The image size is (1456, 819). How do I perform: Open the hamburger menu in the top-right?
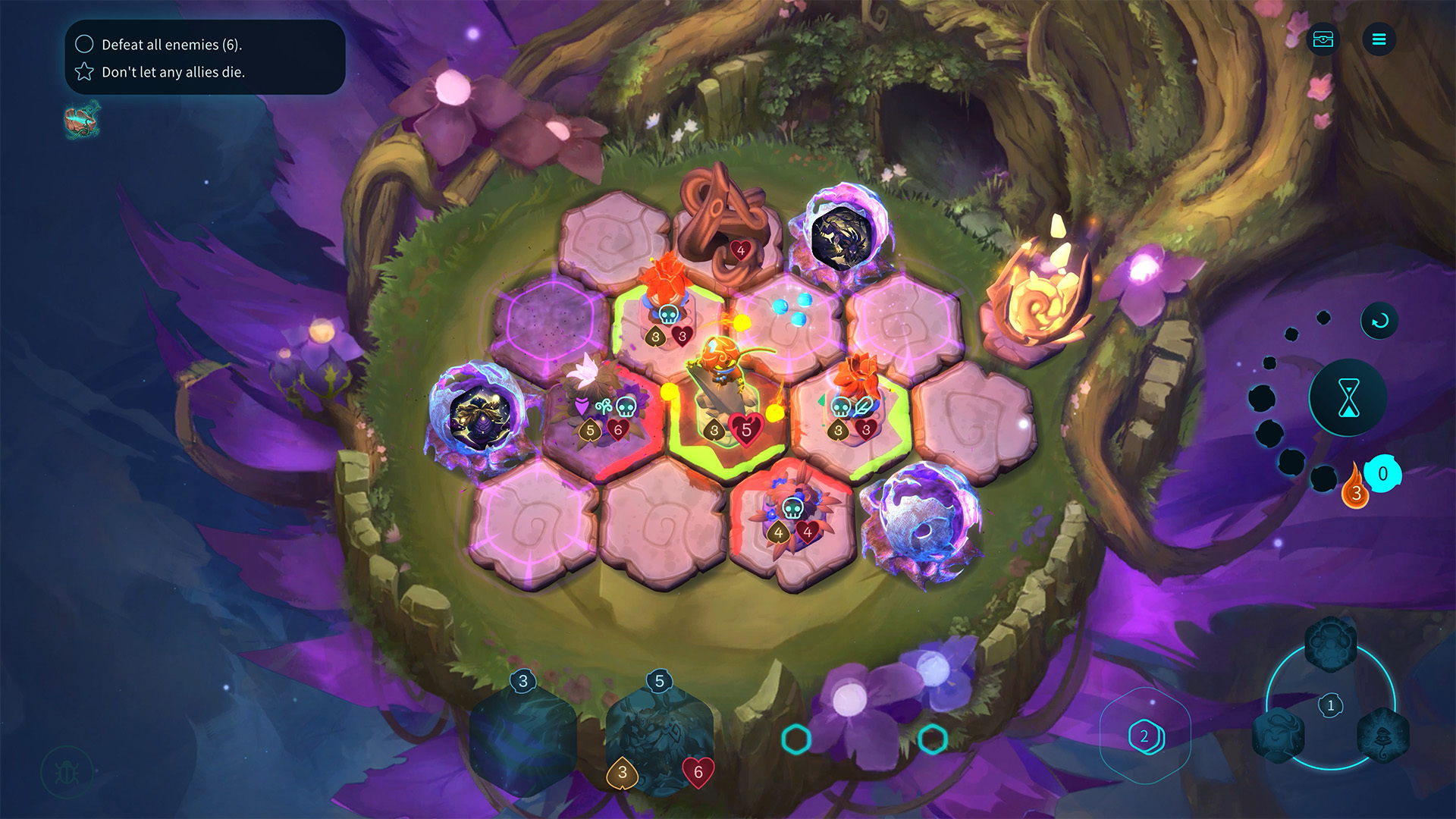pos(1380,39)
